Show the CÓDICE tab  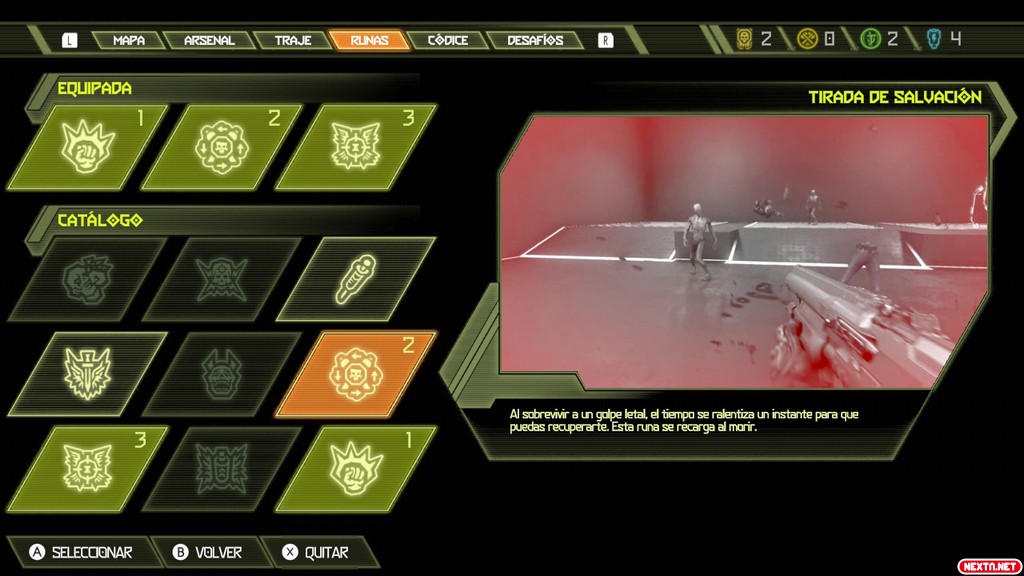(x=447, y=41)
